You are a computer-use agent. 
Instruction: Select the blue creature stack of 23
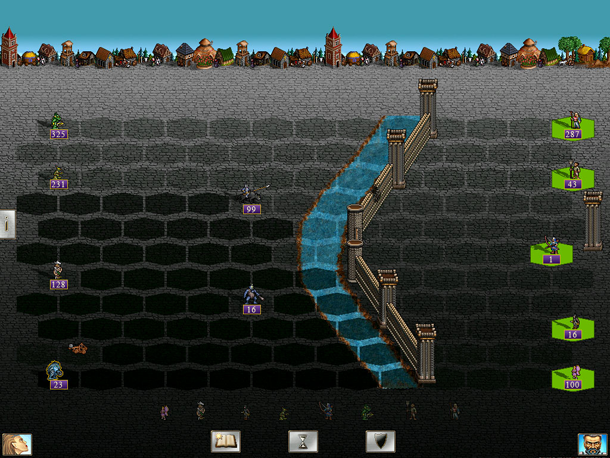coord(56,373)
